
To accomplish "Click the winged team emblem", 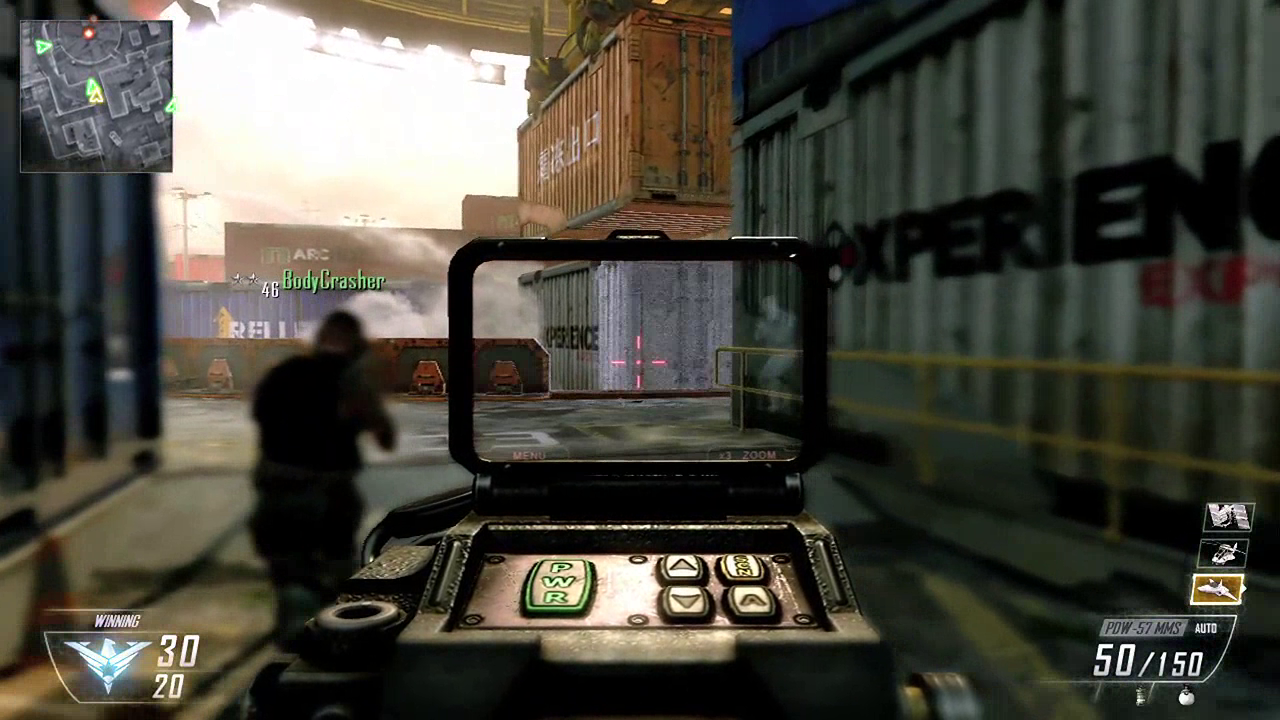I will tap(107, 662).
